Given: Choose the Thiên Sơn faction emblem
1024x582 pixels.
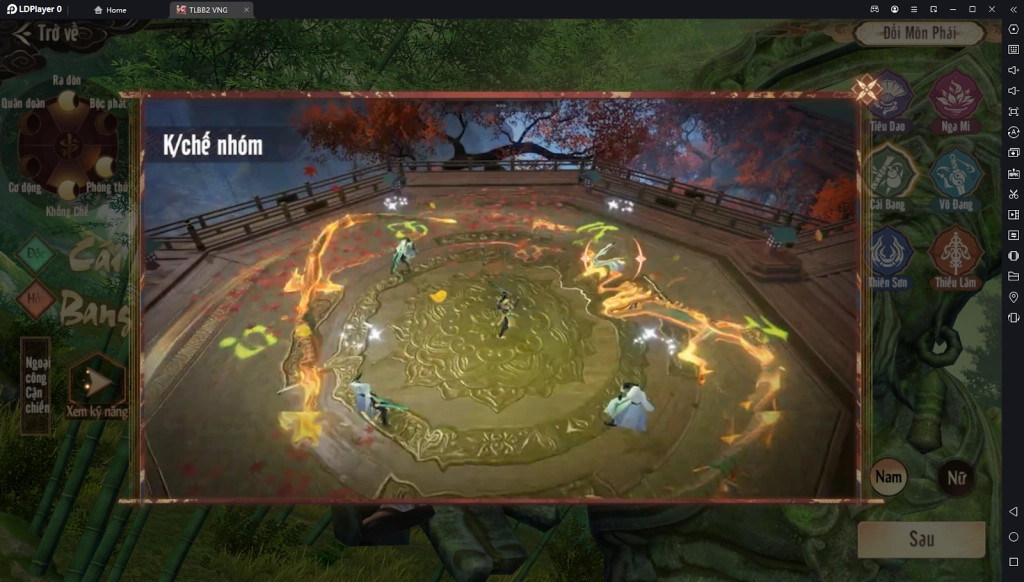Looking at the screenshot, I should click(889, 254).
